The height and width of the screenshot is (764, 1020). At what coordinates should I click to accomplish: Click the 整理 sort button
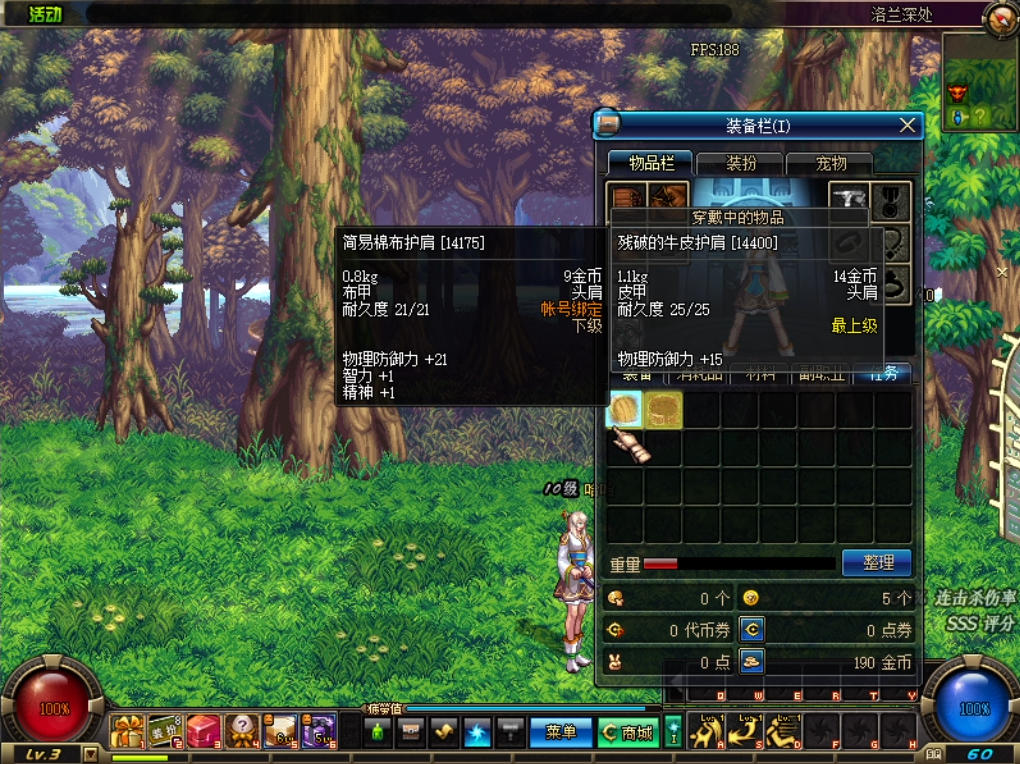tap(877, 563)
